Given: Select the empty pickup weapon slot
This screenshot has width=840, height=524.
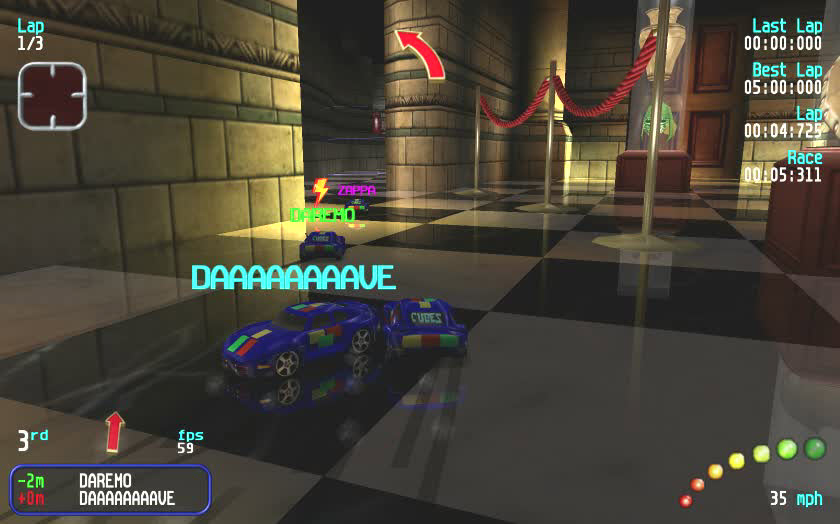Looking at the screenshot, I should [52, 96].
